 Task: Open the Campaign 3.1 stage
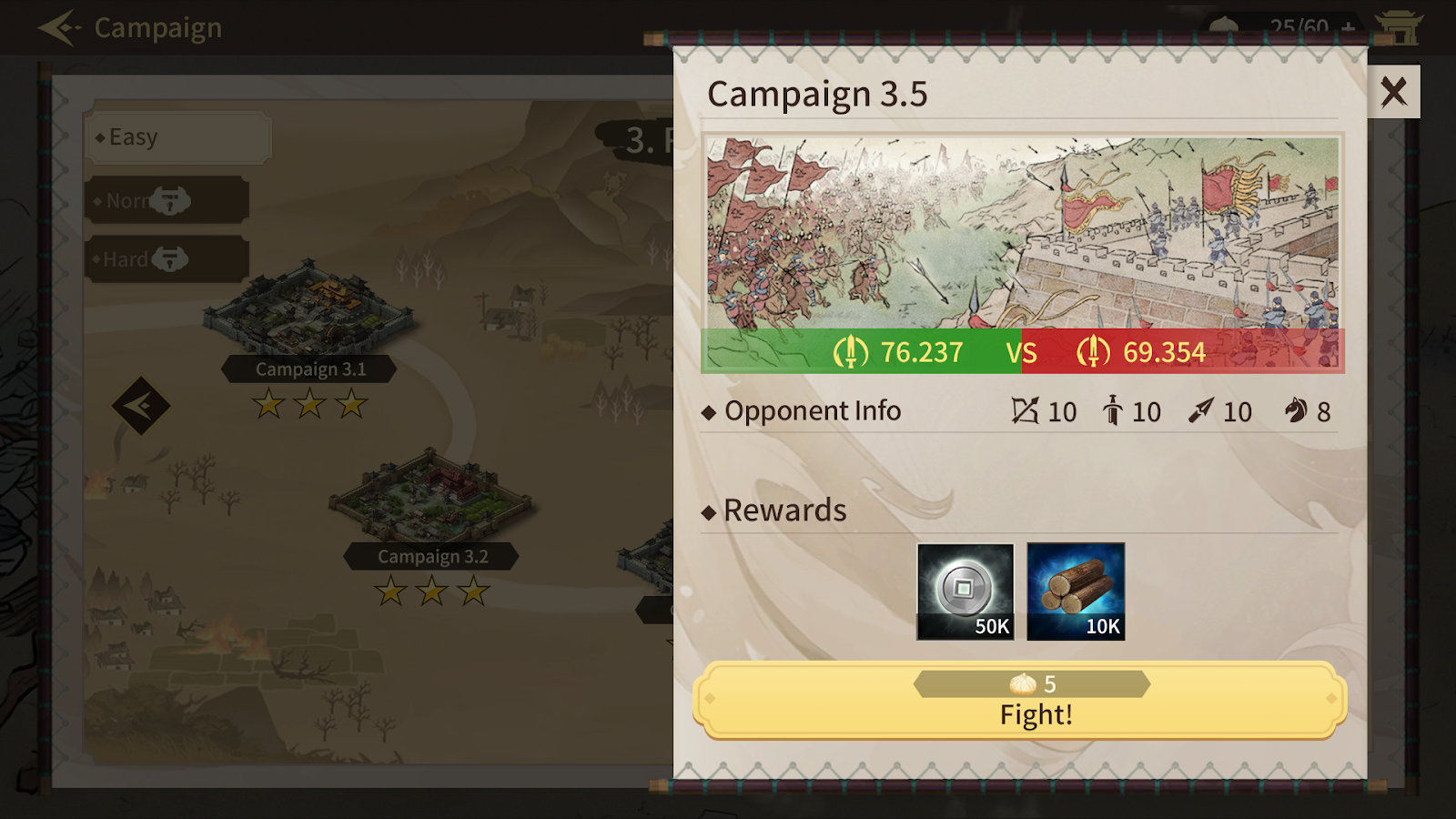308,314
